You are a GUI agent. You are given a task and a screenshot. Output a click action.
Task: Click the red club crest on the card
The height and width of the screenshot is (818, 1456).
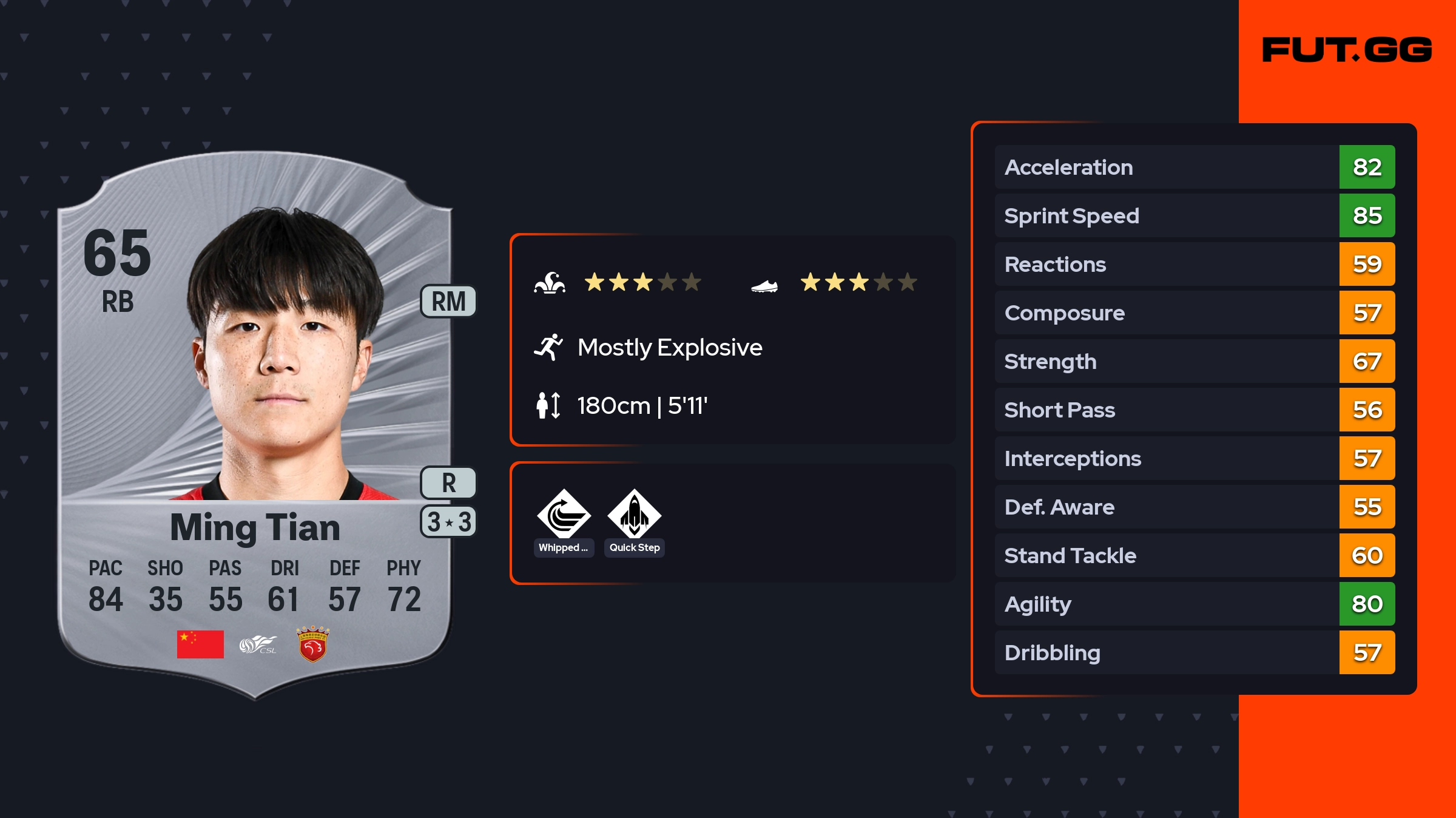tap(312, 644)
